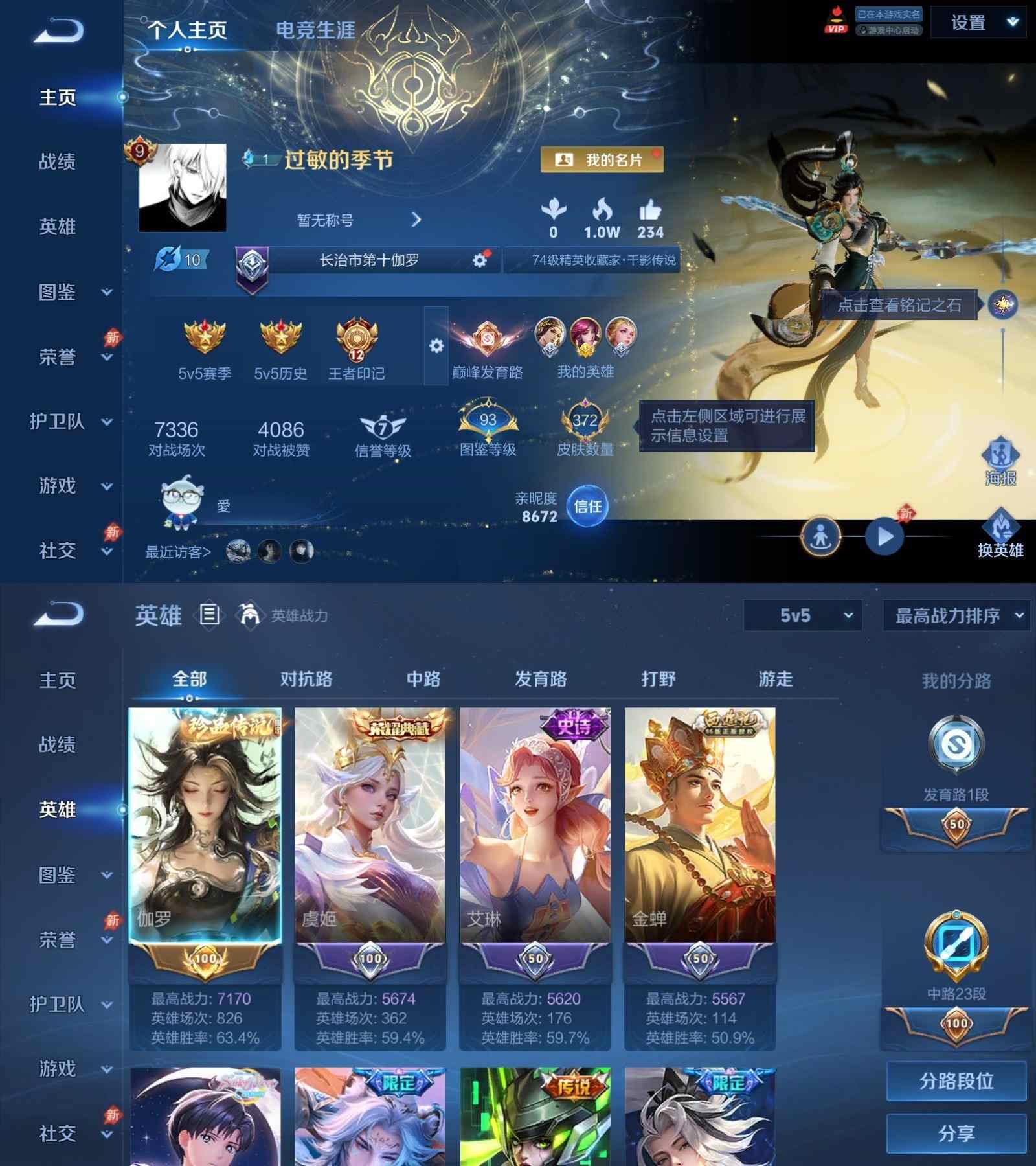
Task: Switch to the 电竞生涯 tab
Action: pyautogui.click(x=315, y=30)
